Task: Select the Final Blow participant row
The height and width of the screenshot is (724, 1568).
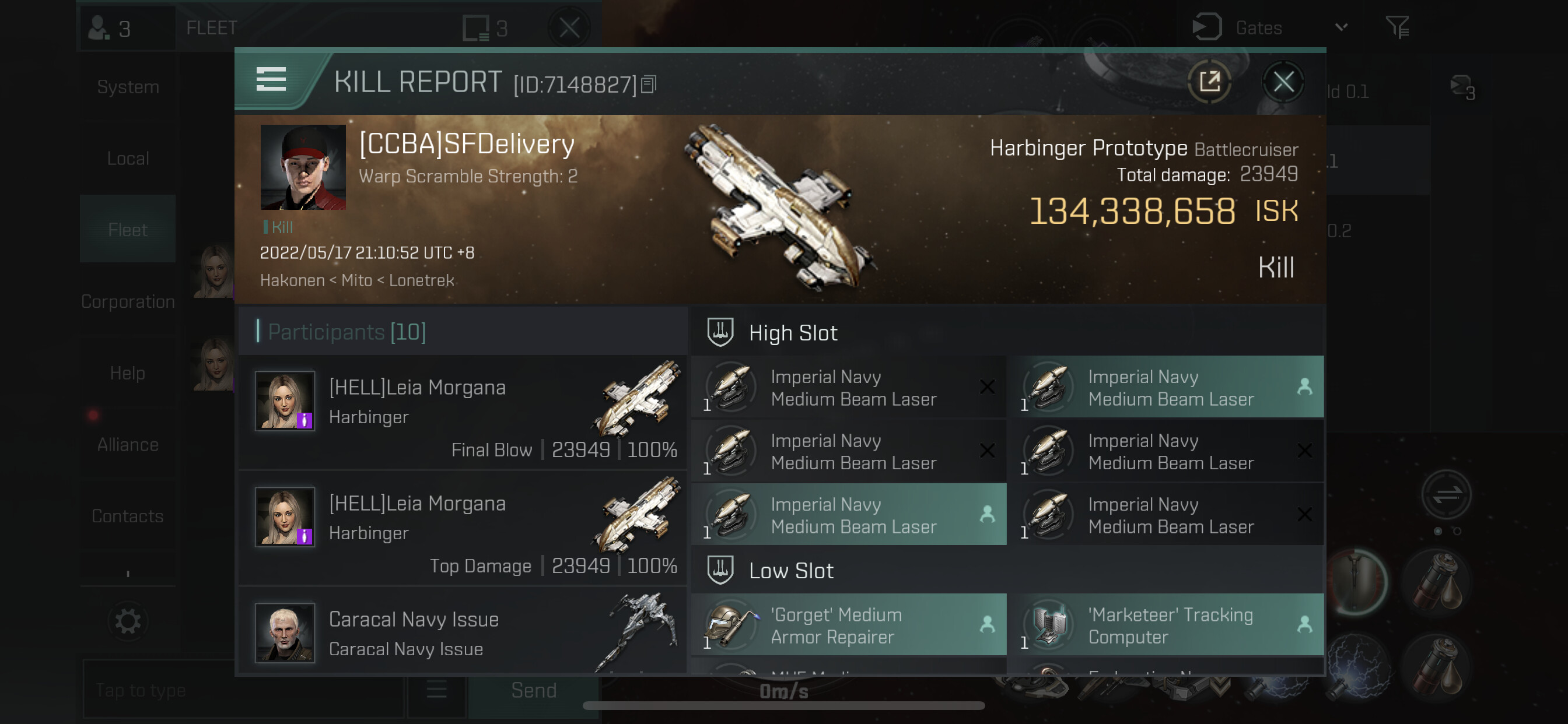Action: (463, 412)
